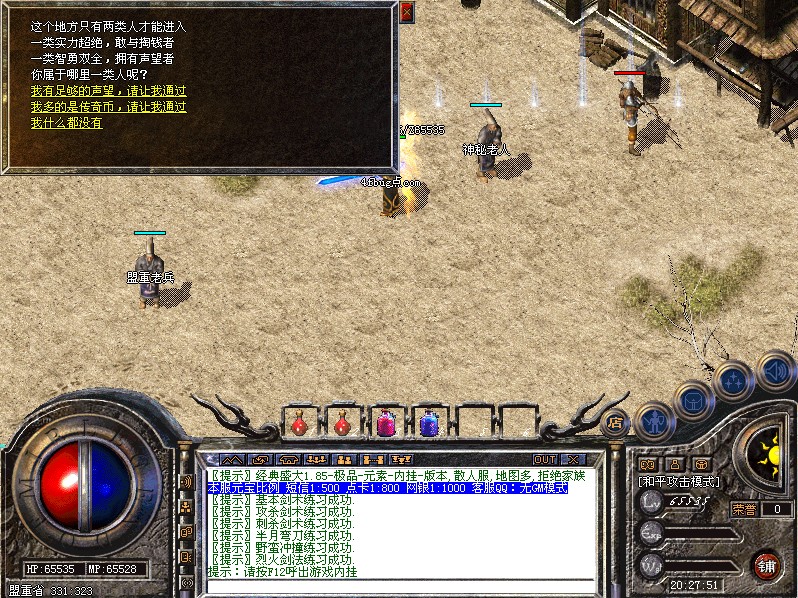798x598 pixels.
Task: Click the red 铺 stall button
Action: coord(767,565)
